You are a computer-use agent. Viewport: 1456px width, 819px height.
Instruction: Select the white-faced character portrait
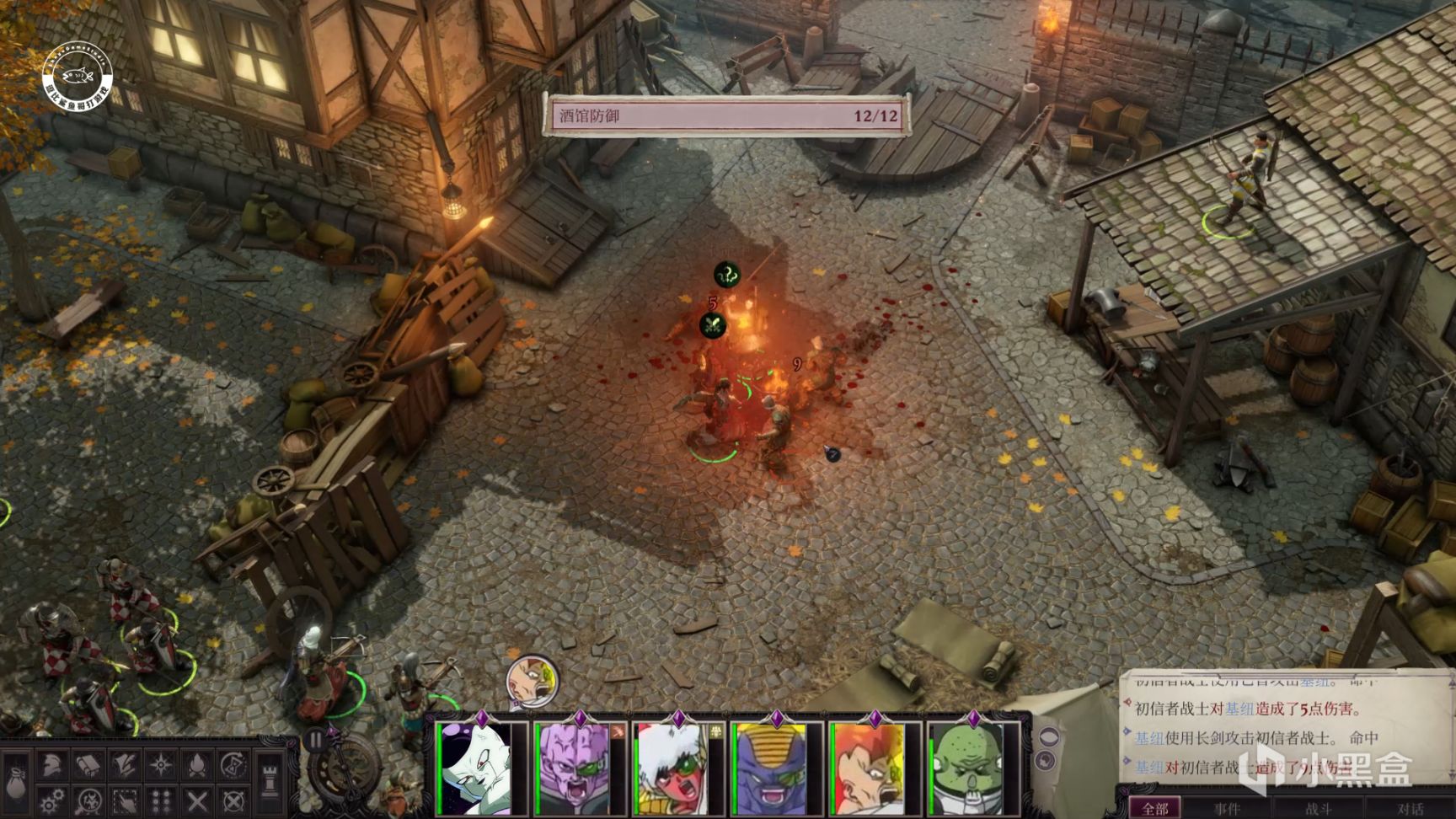(483, 768)
